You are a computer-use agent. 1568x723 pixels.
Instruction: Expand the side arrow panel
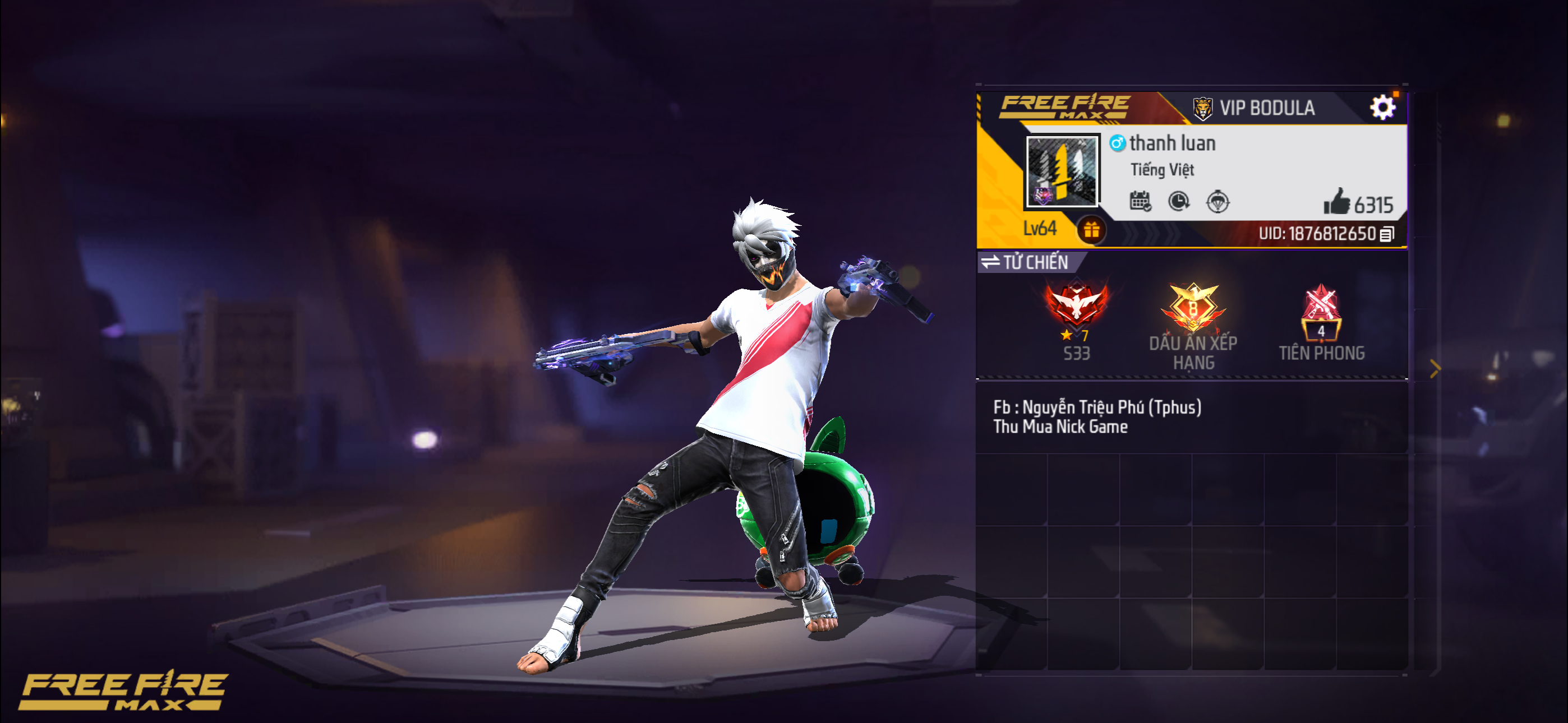1435,368
